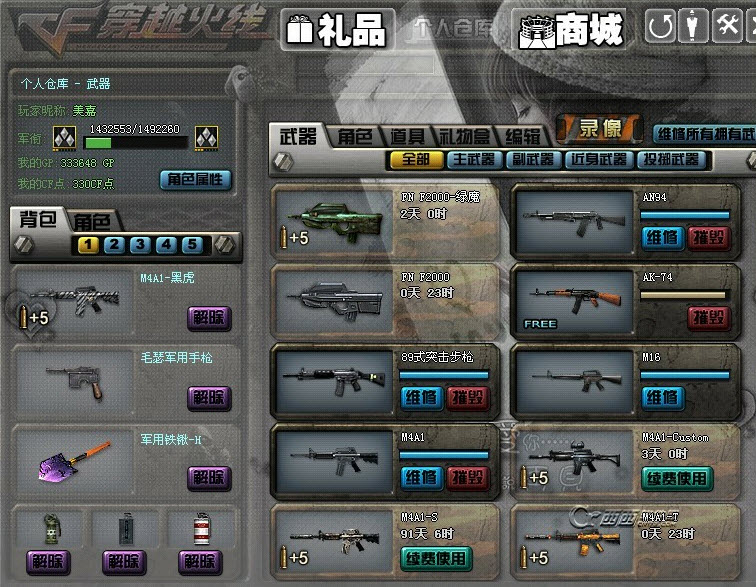
Task: Unequip the M4A1-黑虎 rifle
Action: [208, 317]
